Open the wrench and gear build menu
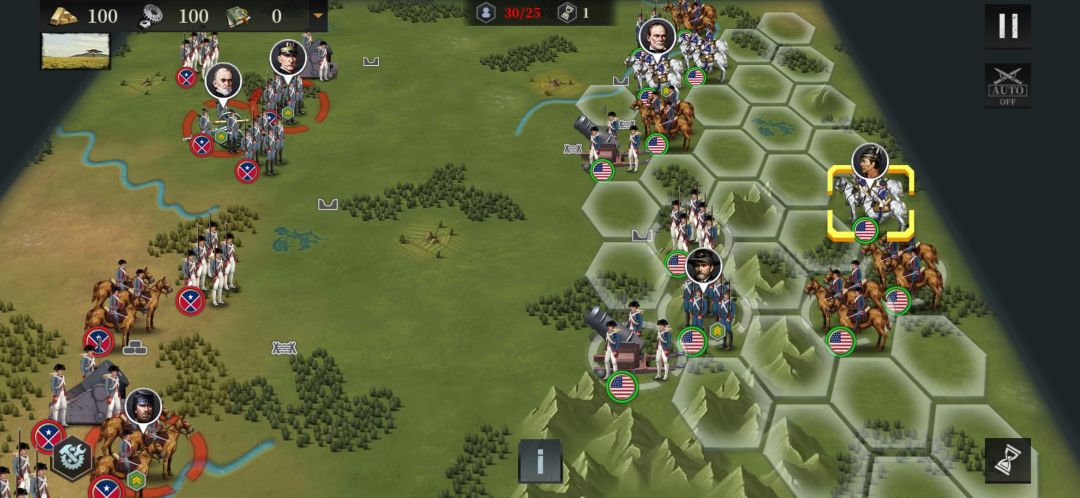Screen dimensions: 1080x498 [x=72, y=458]
